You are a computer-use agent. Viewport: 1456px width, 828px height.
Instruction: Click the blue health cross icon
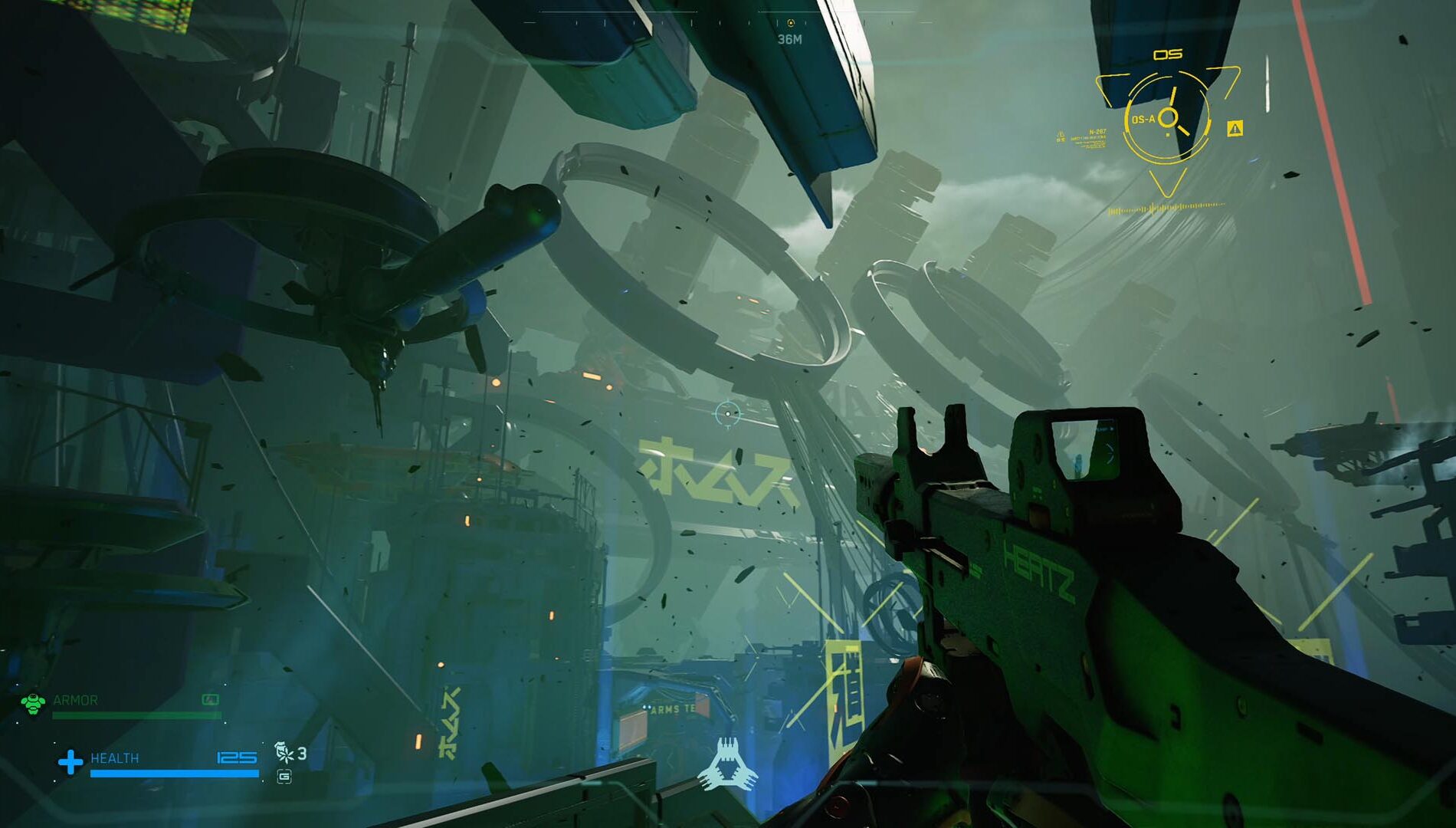click(71, 761)
